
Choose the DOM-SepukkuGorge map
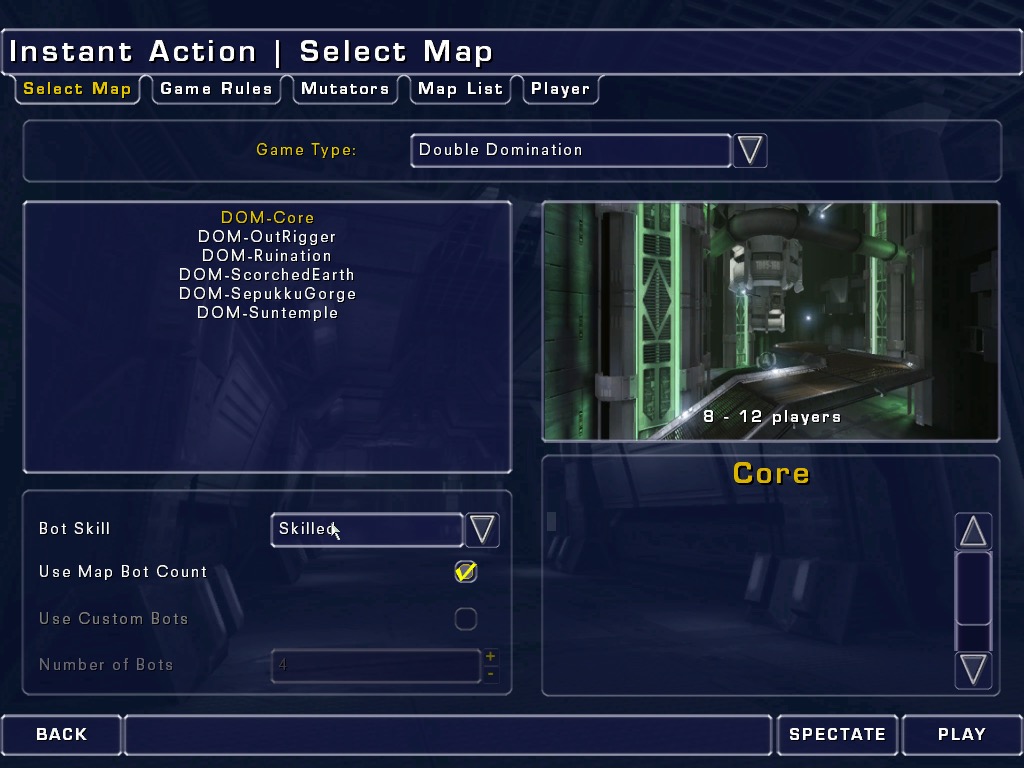coord(267,294)
